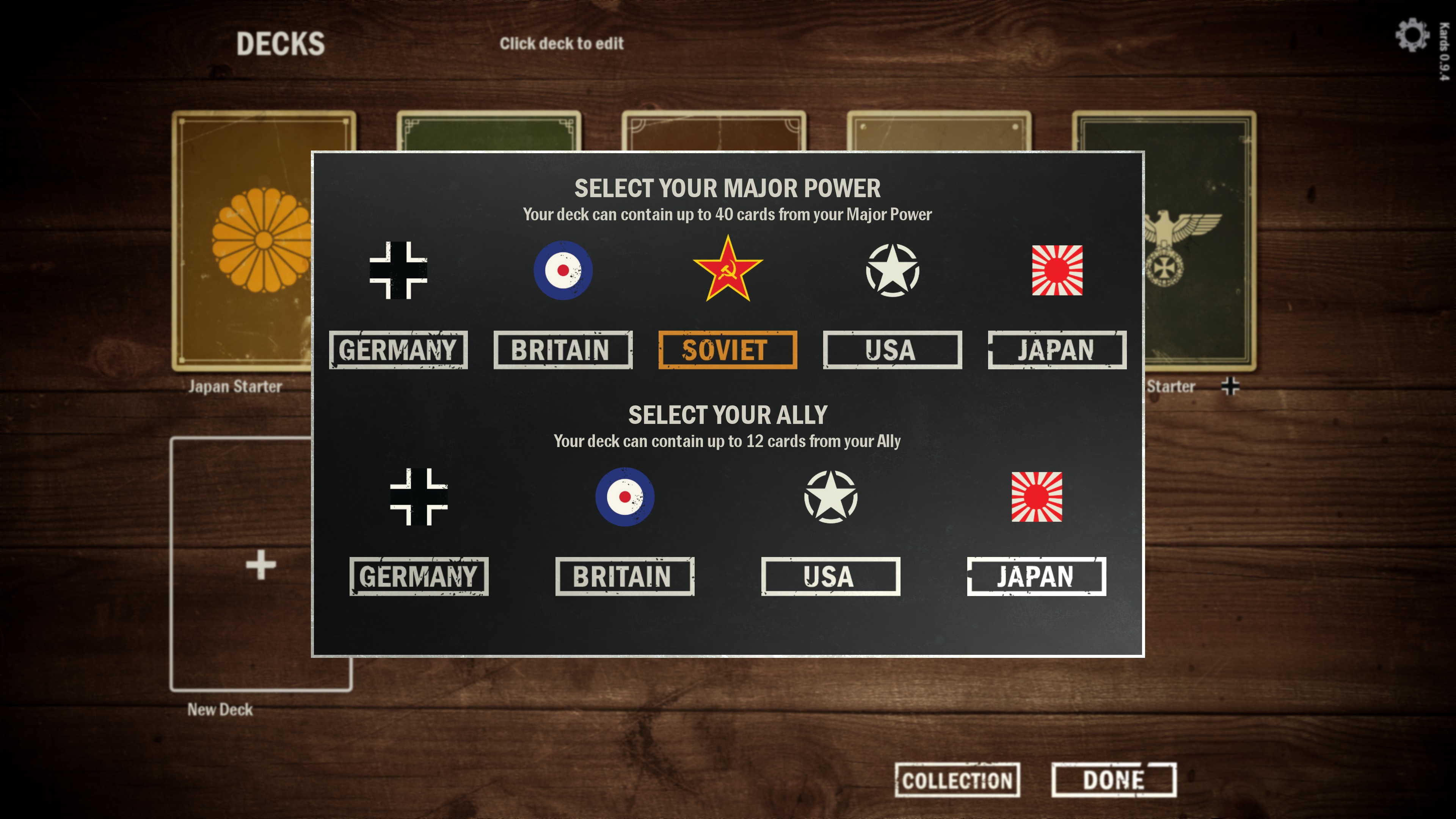Open settings via the gear icon

pyautogui.click(x=1411, y=35)
